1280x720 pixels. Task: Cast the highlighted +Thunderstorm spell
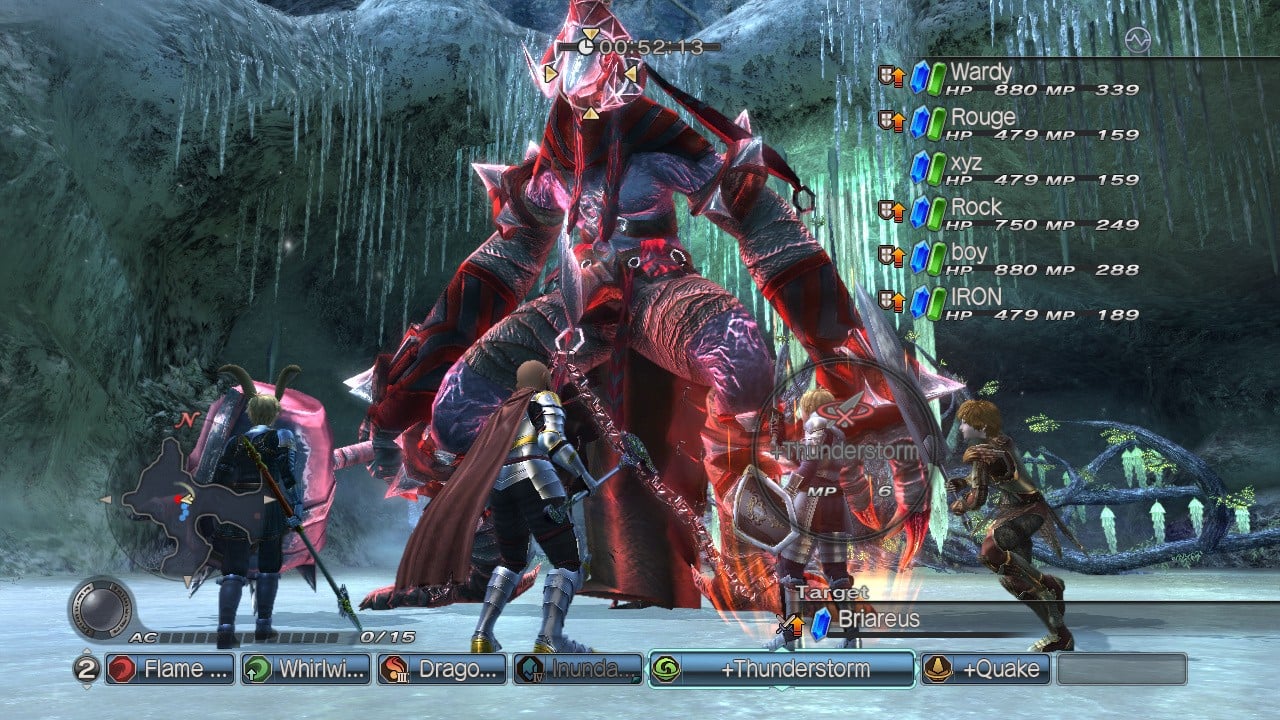click(781, 669)
